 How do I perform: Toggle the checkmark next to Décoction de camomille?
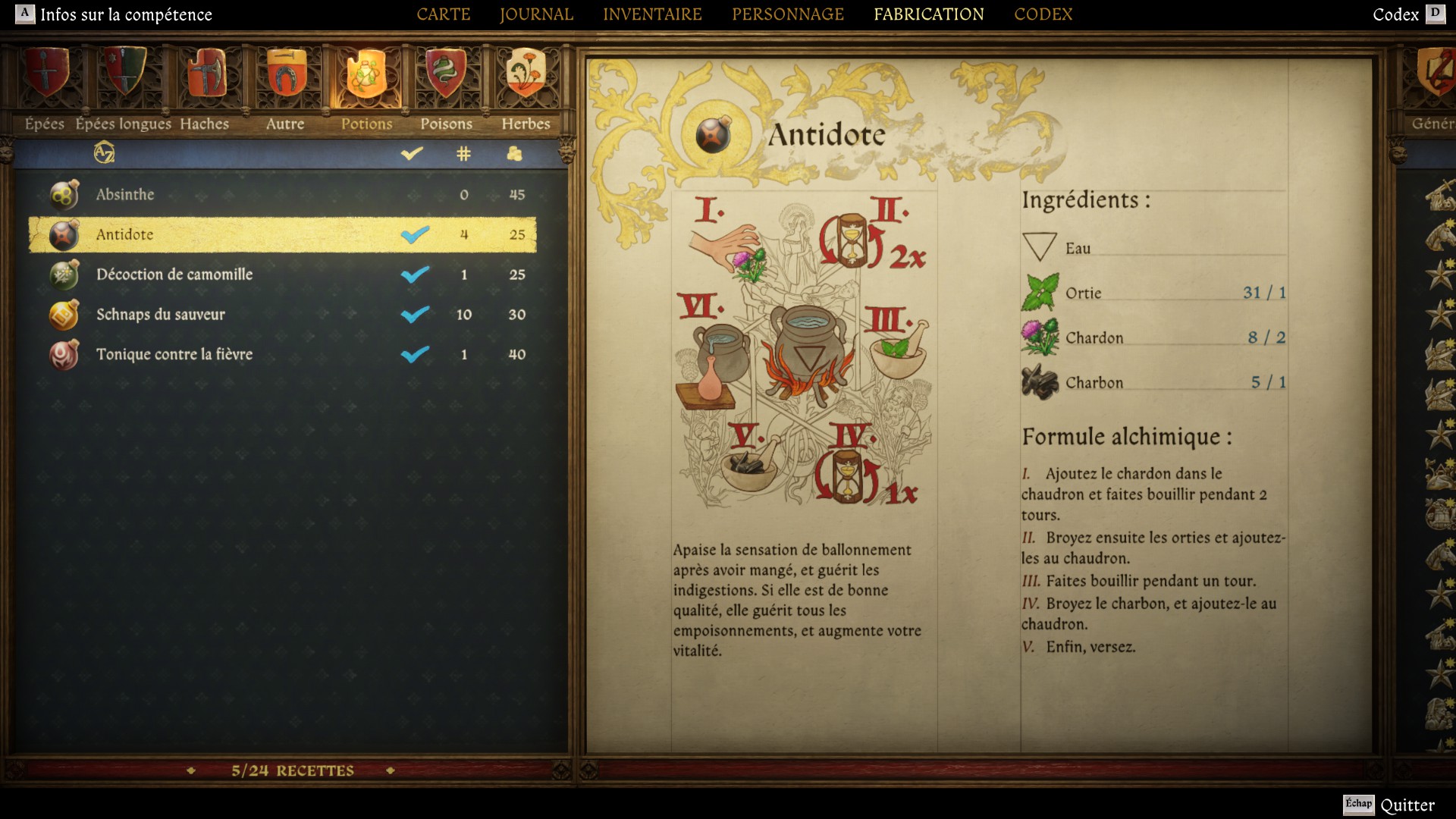click(416, 275)
